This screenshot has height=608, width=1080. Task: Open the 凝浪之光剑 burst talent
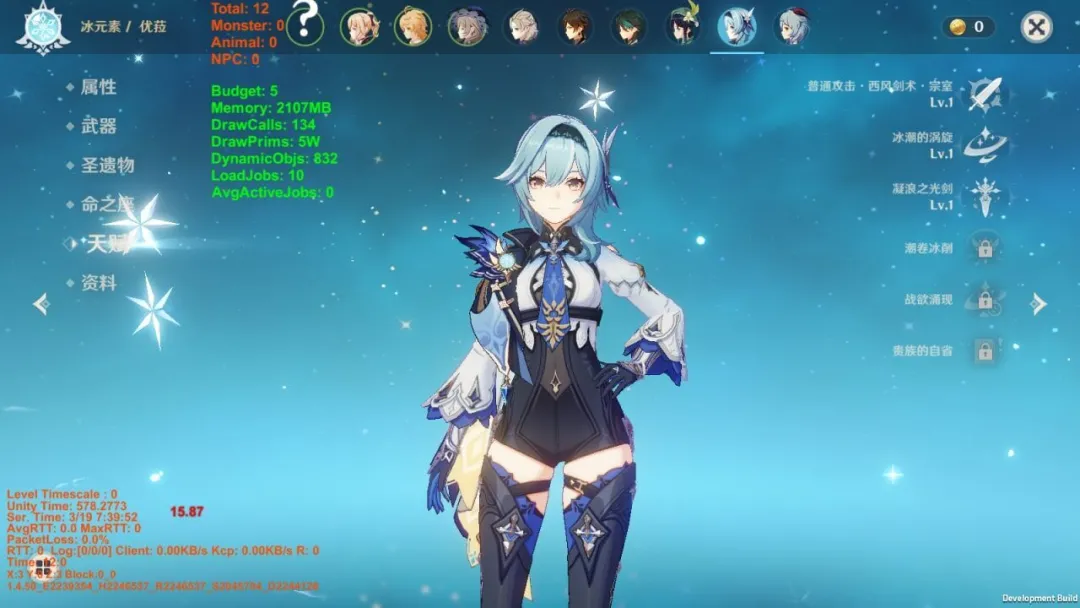[985, 196]
